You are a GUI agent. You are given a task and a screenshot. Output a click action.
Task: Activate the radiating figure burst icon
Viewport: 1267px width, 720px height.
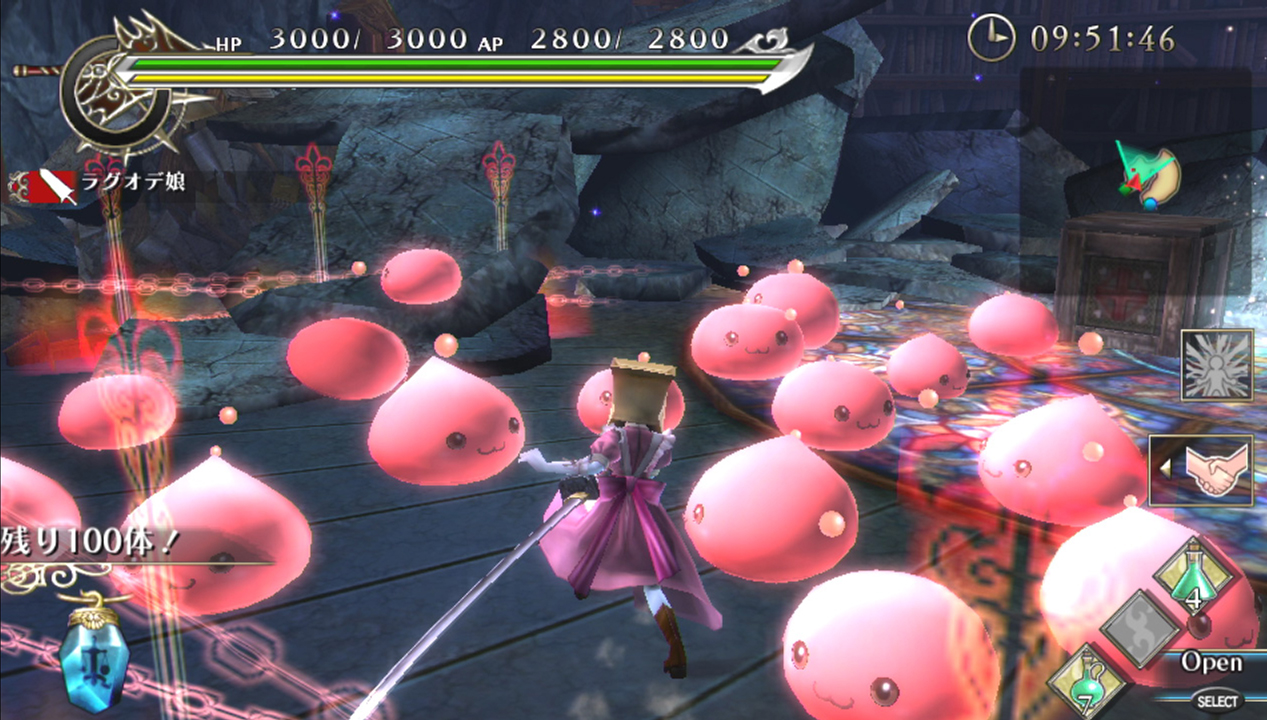(x=1216, y=364)
